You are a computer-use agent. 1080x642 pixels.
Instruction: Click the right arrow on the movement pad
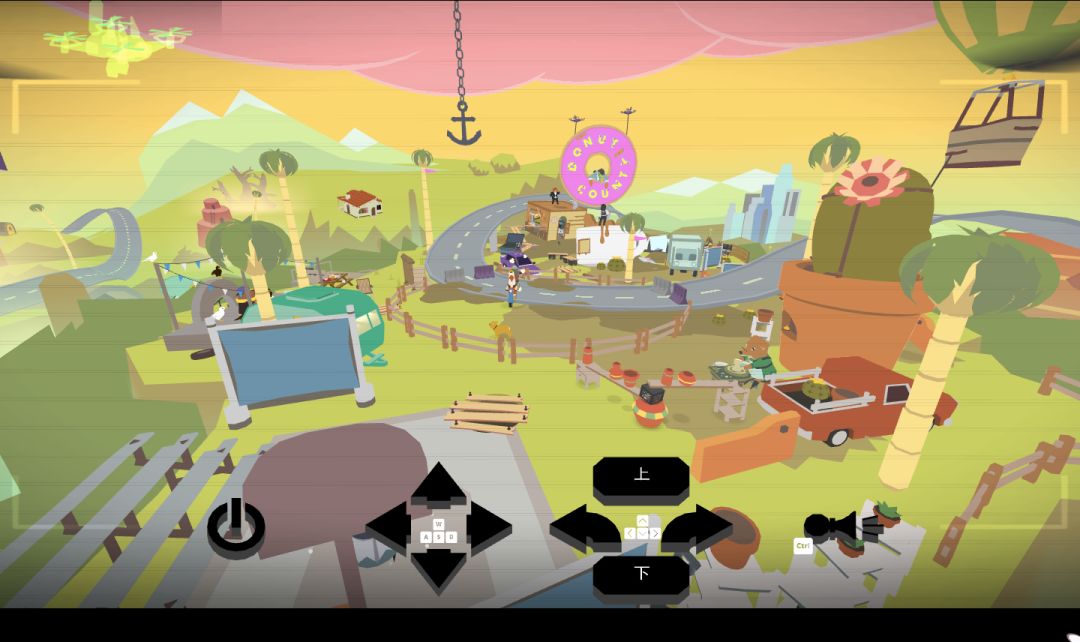[x=489, y=526]
